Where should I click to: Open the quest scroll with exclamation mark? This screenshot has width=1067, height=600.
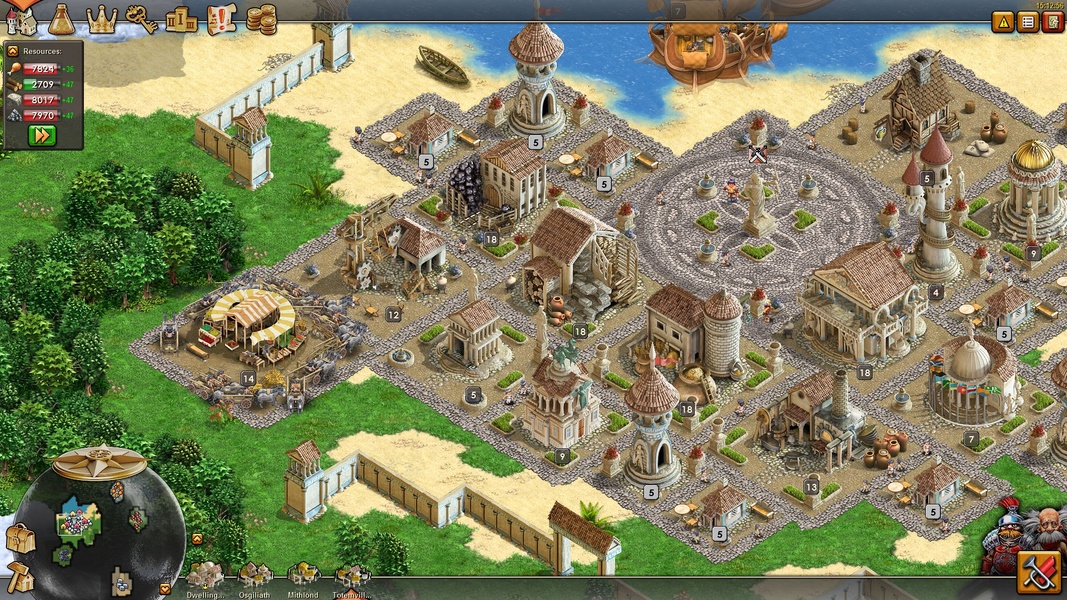pos(221,18)
